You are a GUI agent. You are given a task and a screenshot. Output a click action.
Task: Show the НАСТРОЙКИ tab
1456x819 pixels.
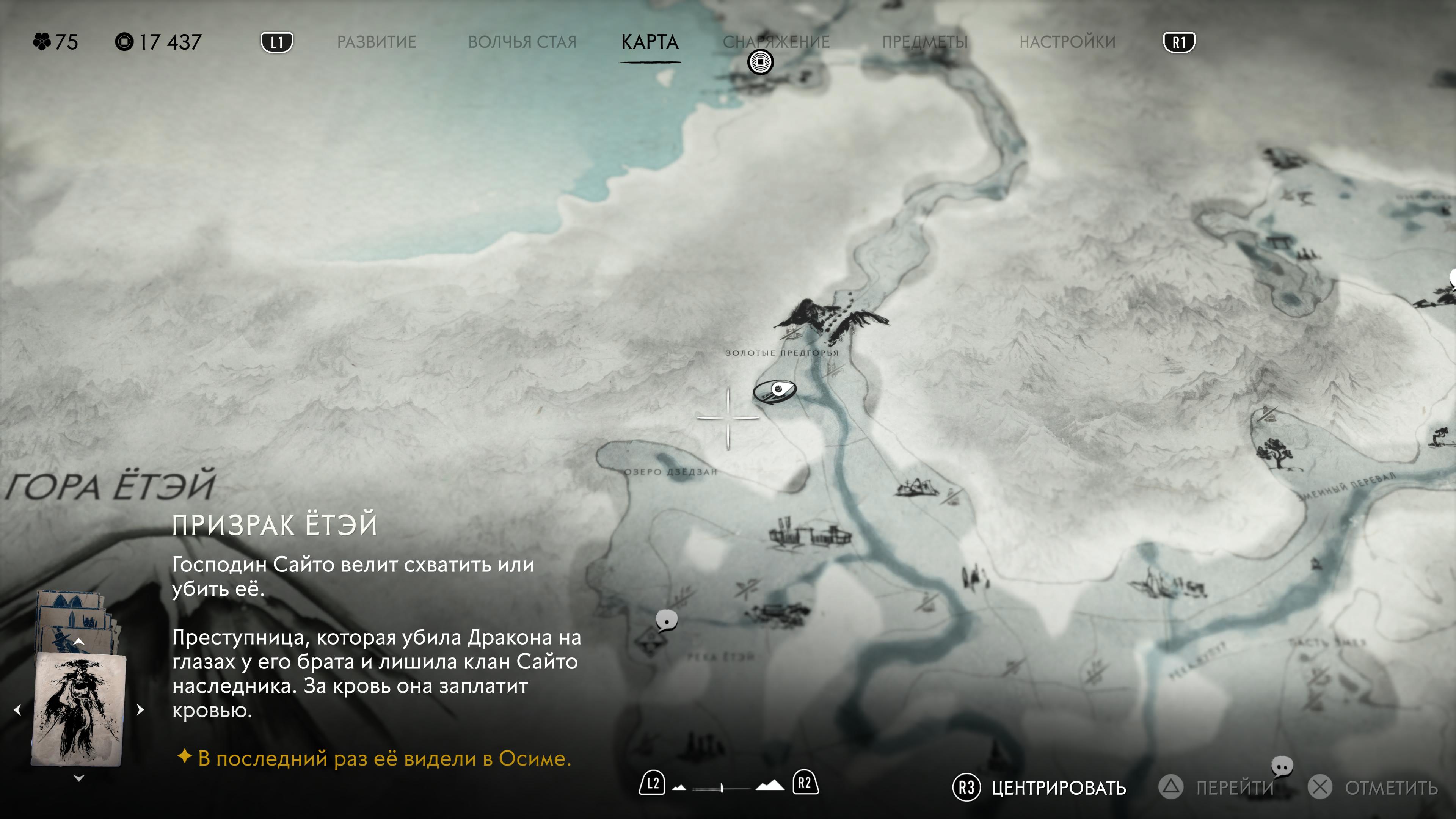[x=1067, y=42]
